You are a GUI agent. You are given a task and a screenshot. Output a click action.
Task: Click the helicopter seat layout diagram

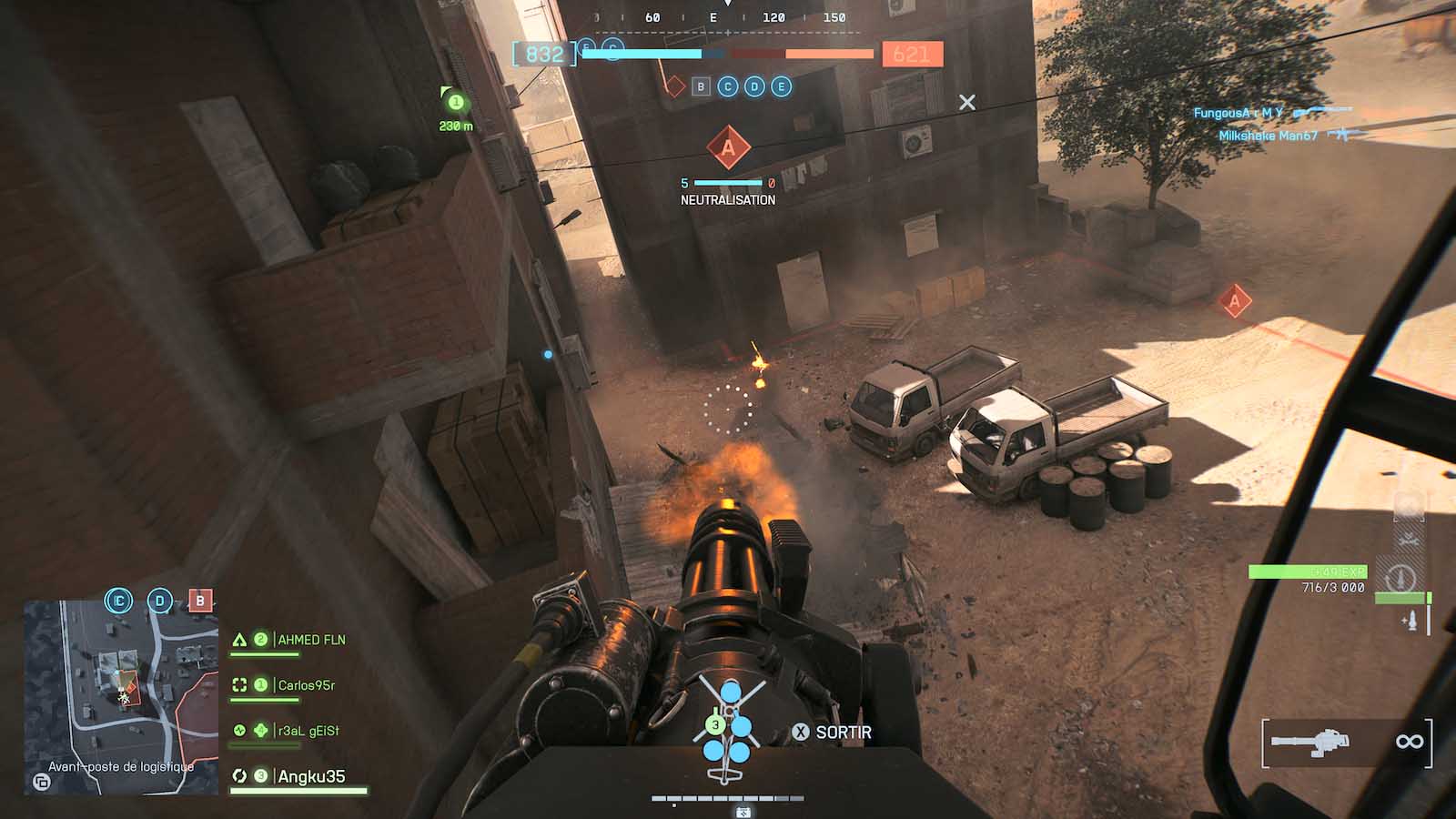tap(728, 728)
